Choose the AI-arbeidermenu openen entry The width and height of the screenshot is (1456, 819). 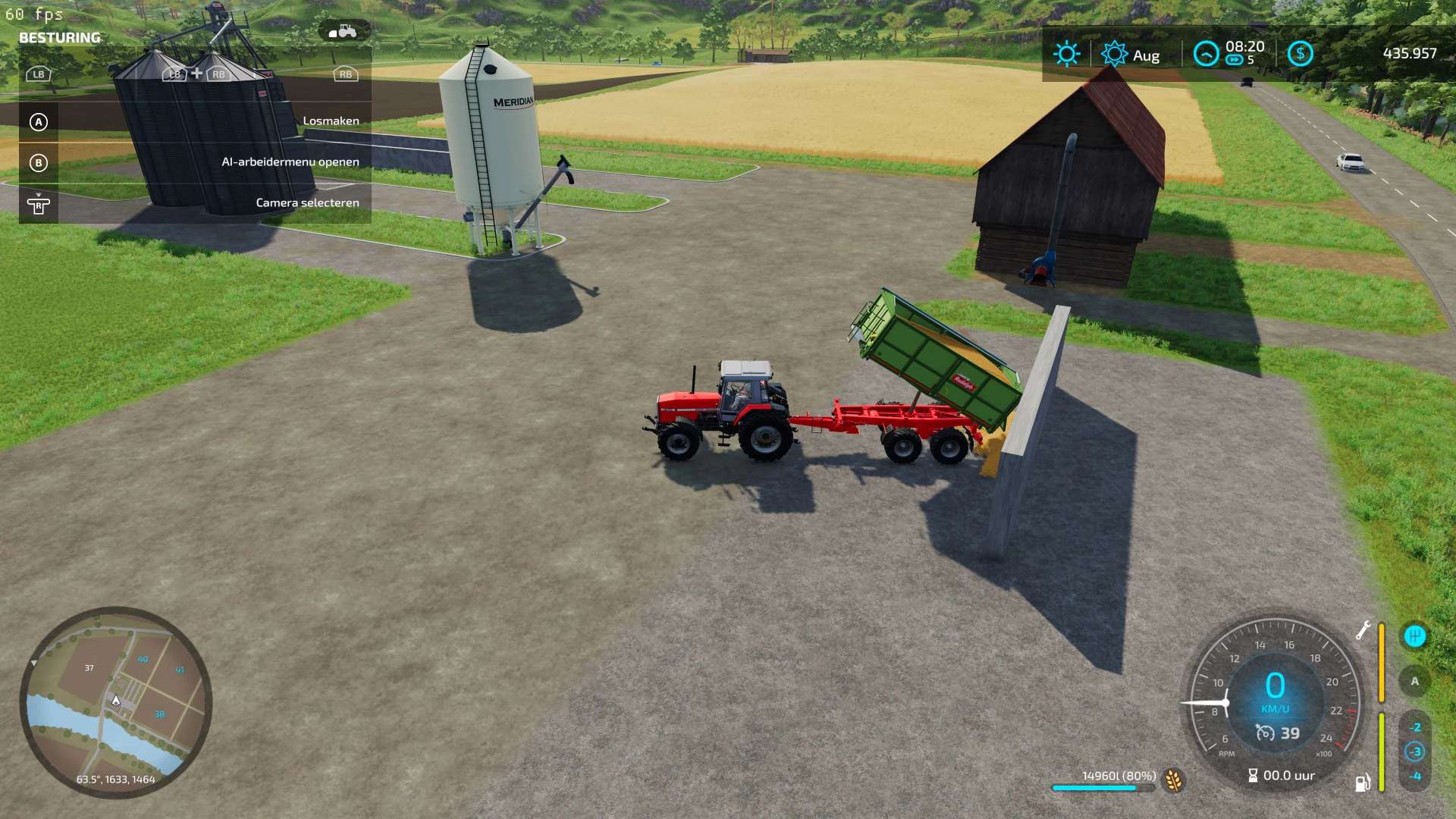195,162
